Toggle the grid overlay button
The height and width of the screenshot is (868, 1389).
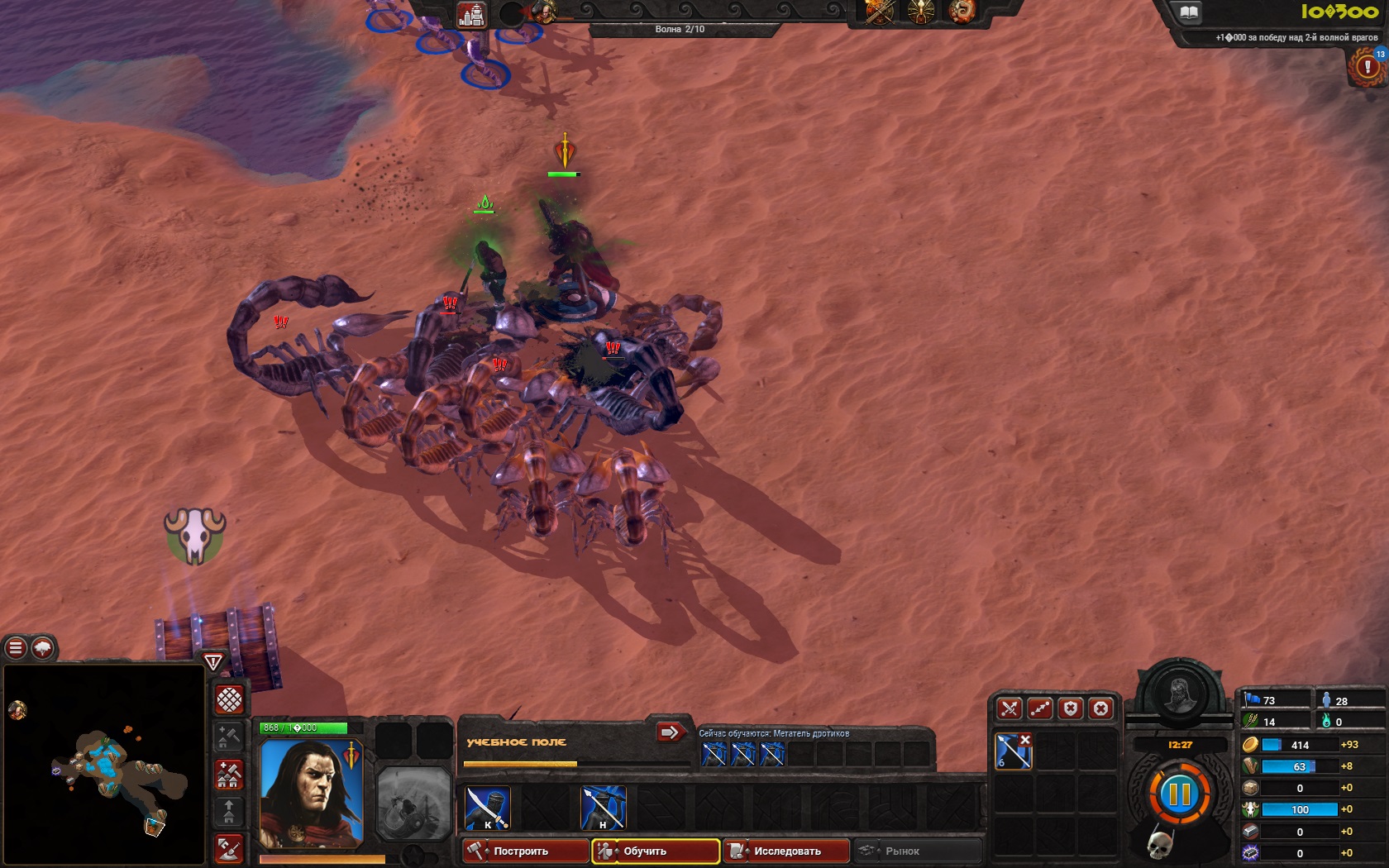click(x=229, y=699)
